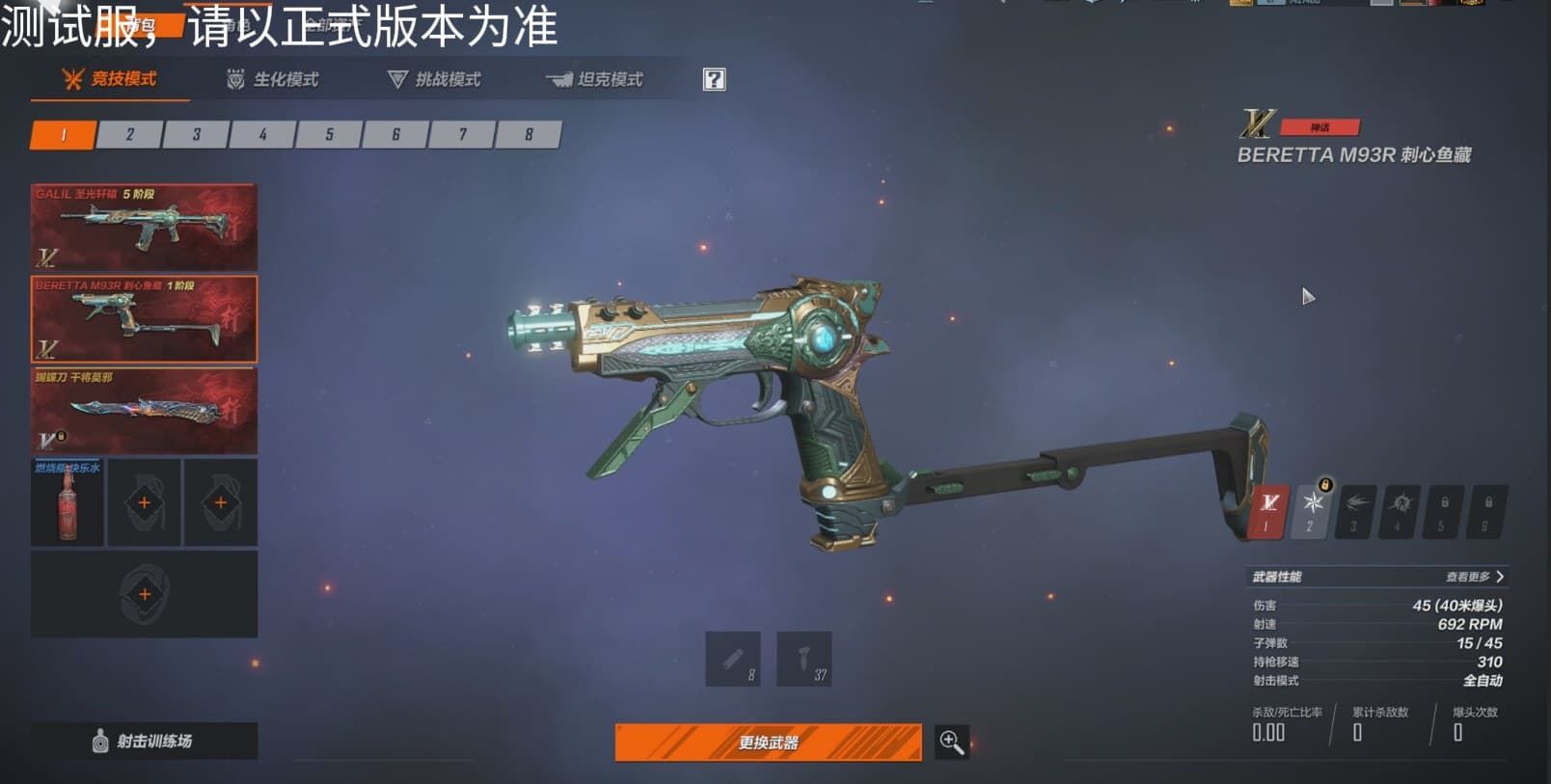
Task: Select the 燃烧瓶 molotov grenade slot
Action: click(x=68, y=502)
